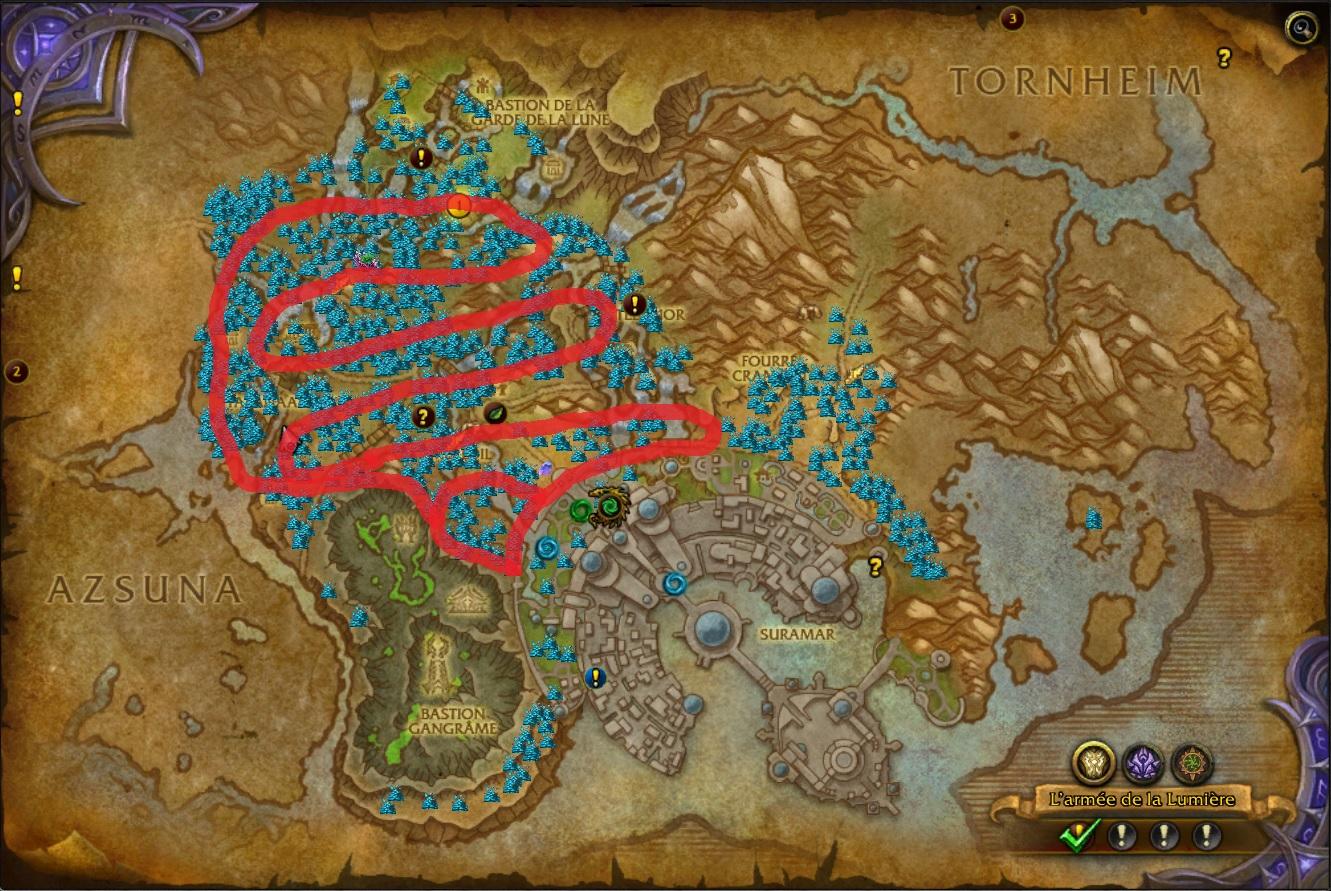Screen dimensions: 1331x891
Task: Choose the purple crest emissary emblem
Action: tap(1141, 763)
